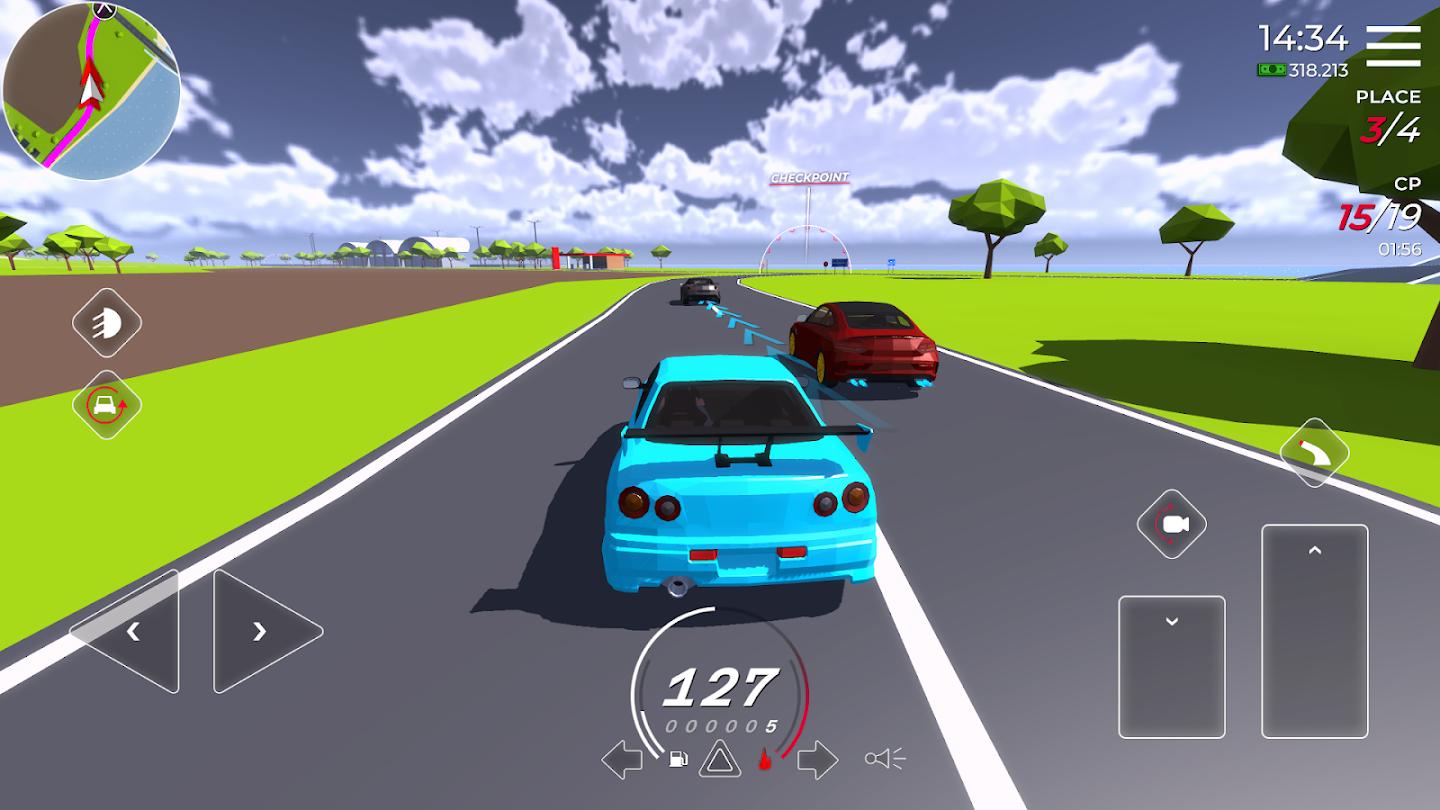The height and width of the screenshot is (810, 1440).
Task: Switch the camera view
Action: click(1171, 522)
